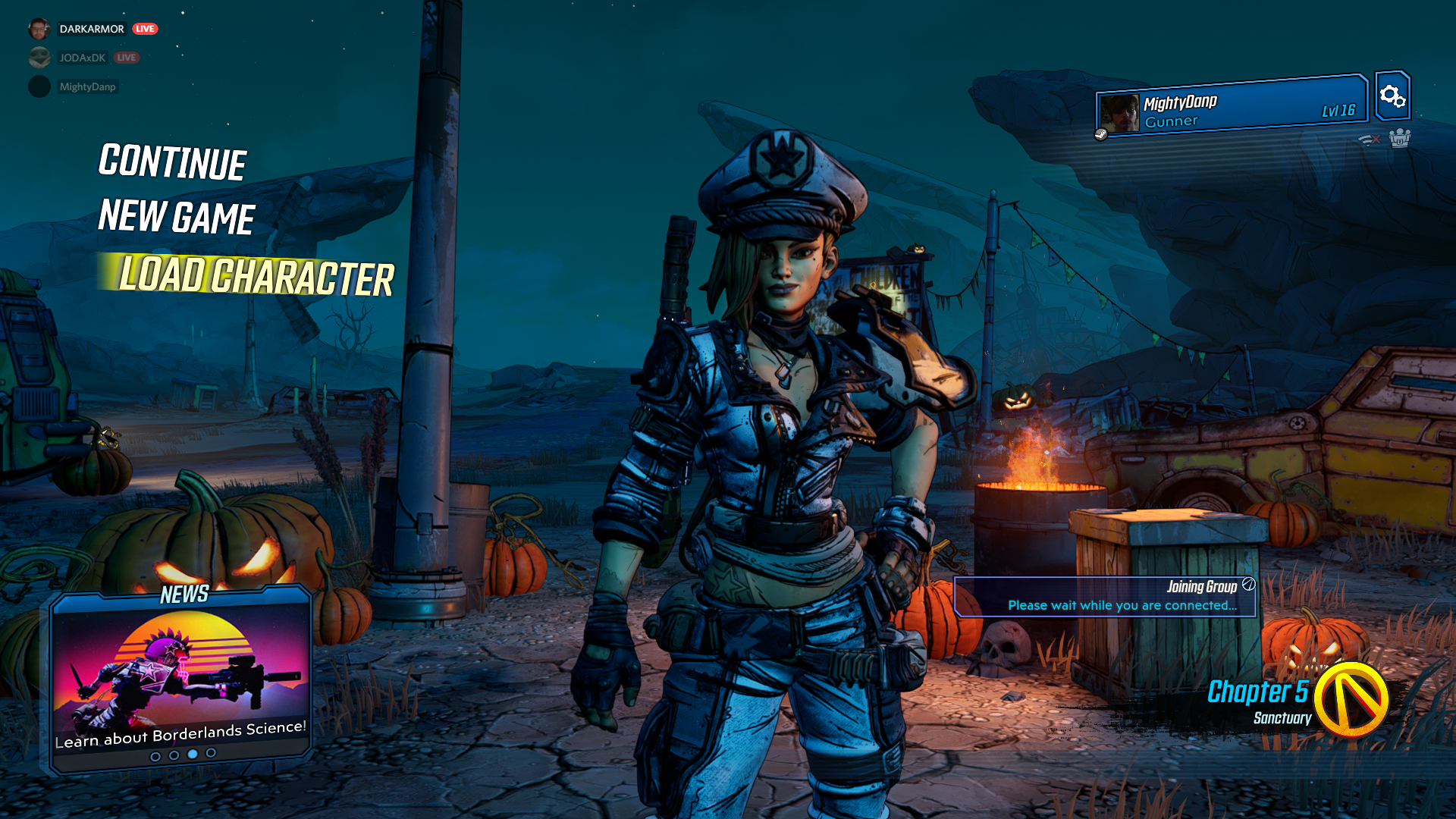Click the DARKARMOR live user in overlay

point(91,29)
